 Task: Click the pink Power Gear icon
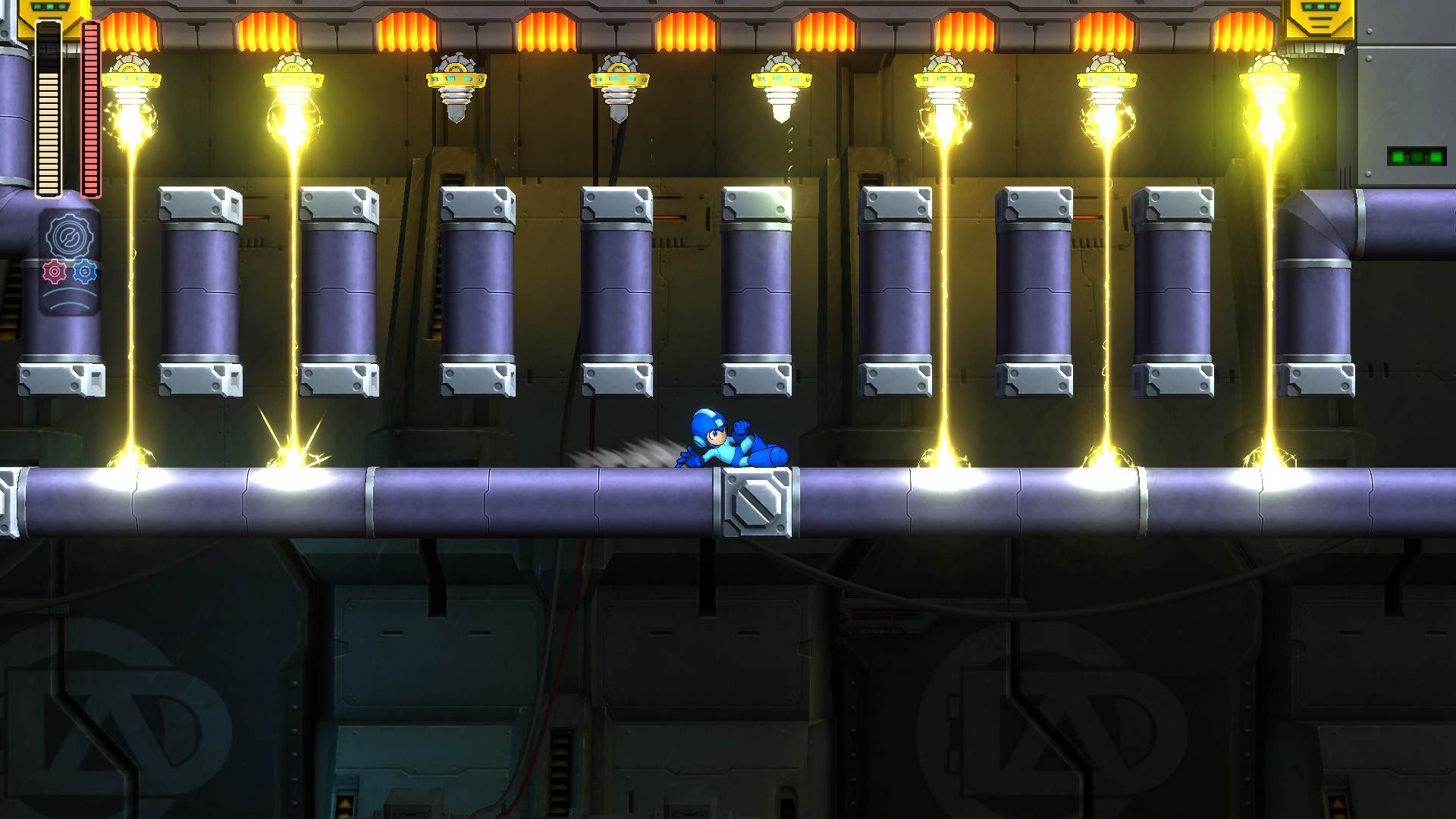tap(55, 271)
